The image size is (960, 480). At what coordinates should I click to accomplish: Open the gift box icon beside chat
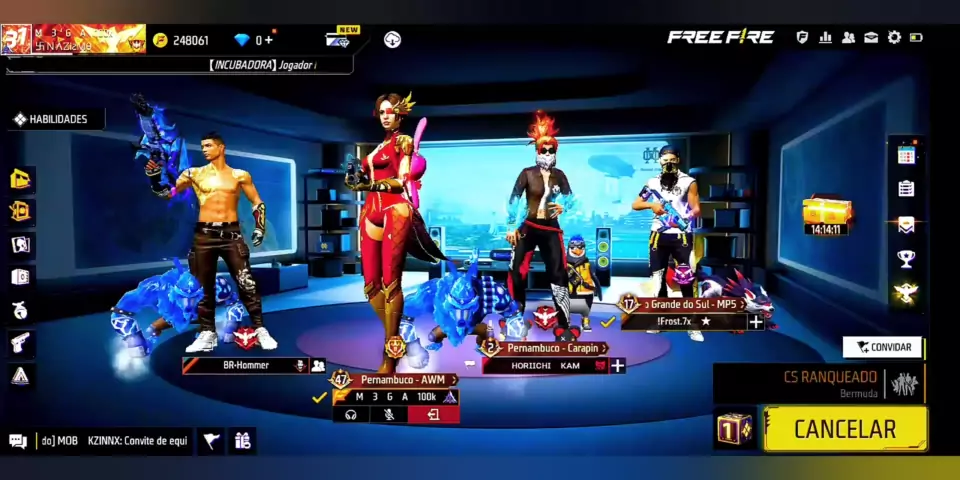point(242,440)
